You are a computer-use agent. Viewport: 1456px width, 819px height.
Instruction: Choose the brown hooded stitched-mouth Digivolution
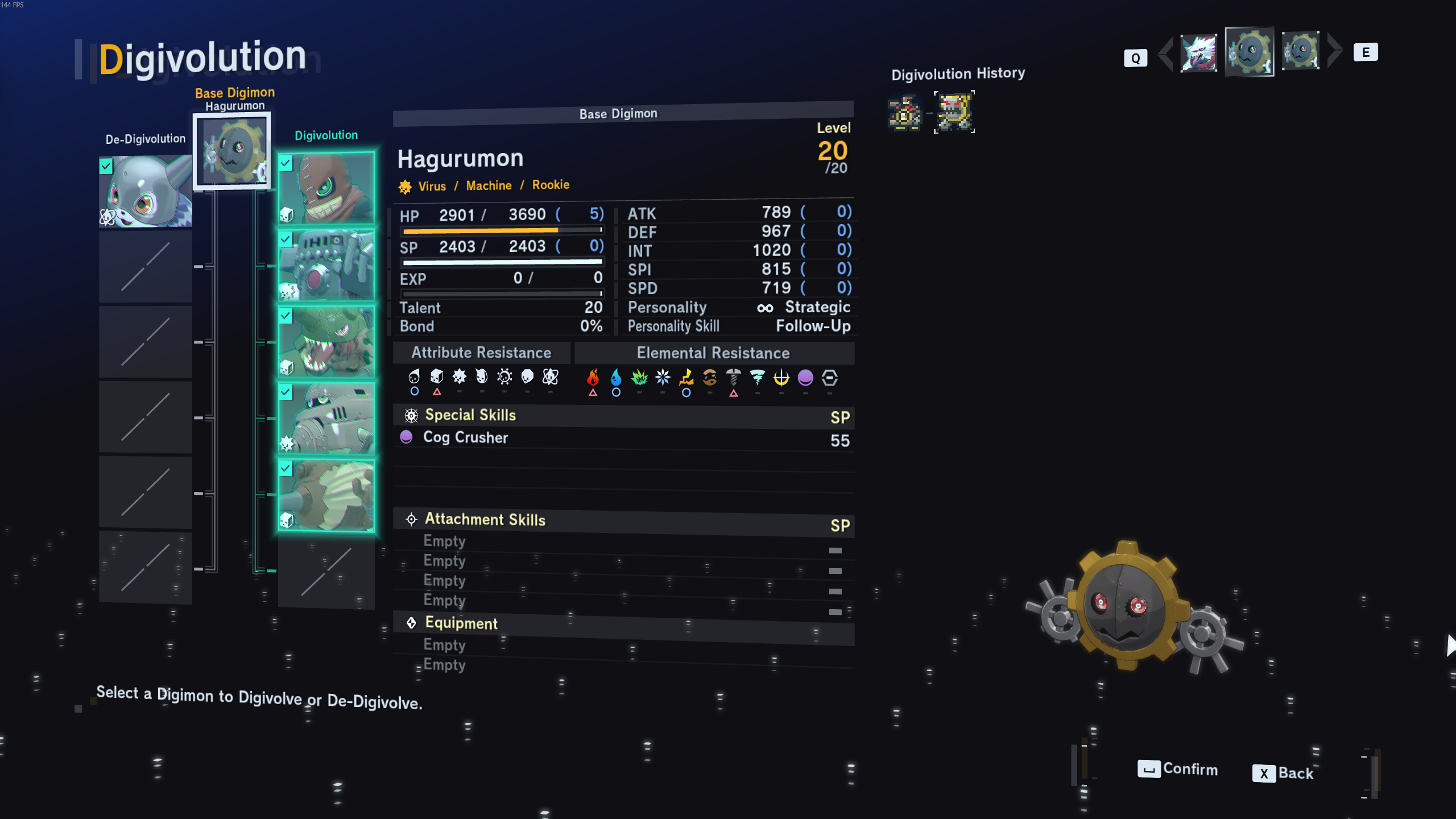tap(326, 188)
